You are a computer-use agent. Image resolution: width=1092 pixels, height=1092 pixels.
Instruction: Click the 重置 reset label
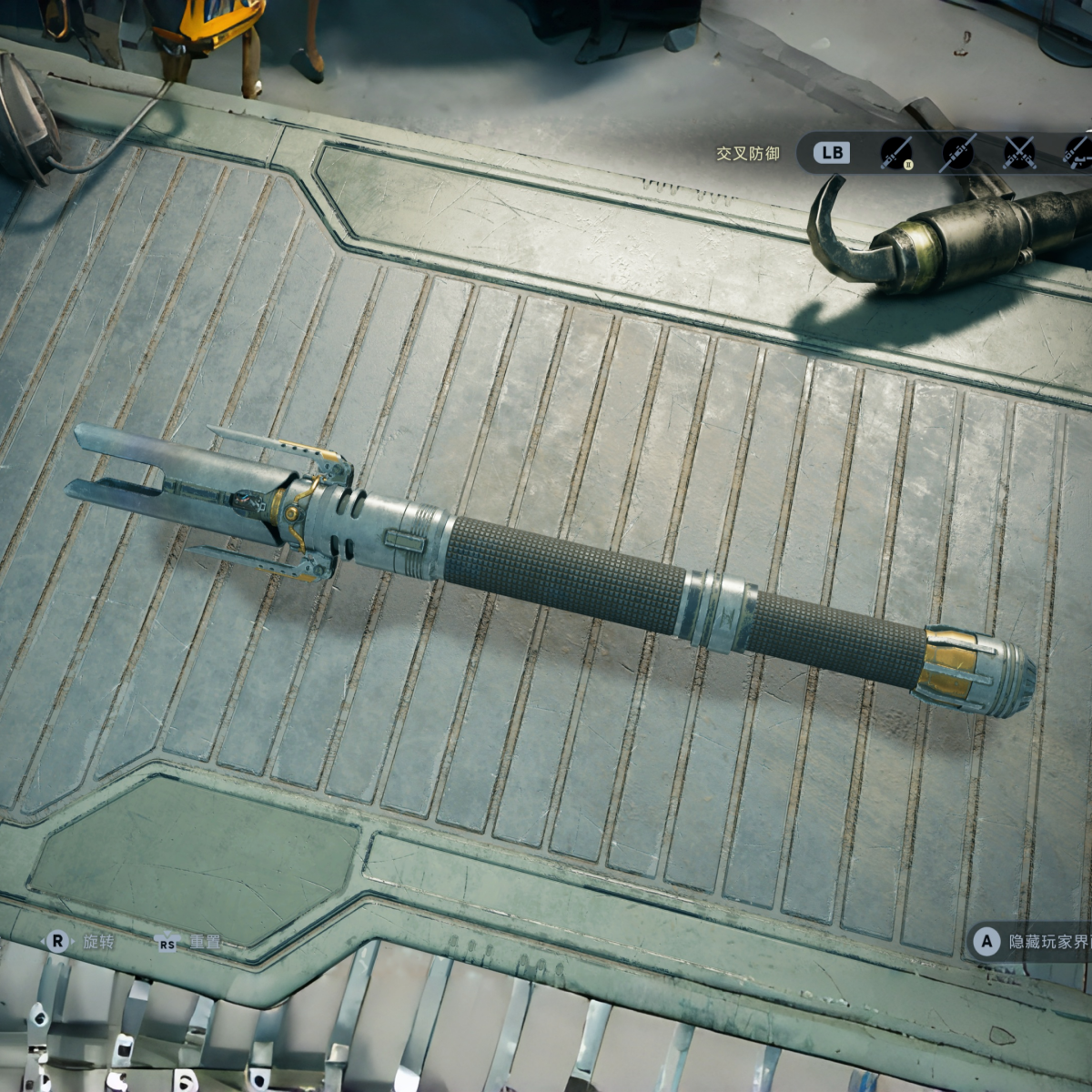click(205, 943)
